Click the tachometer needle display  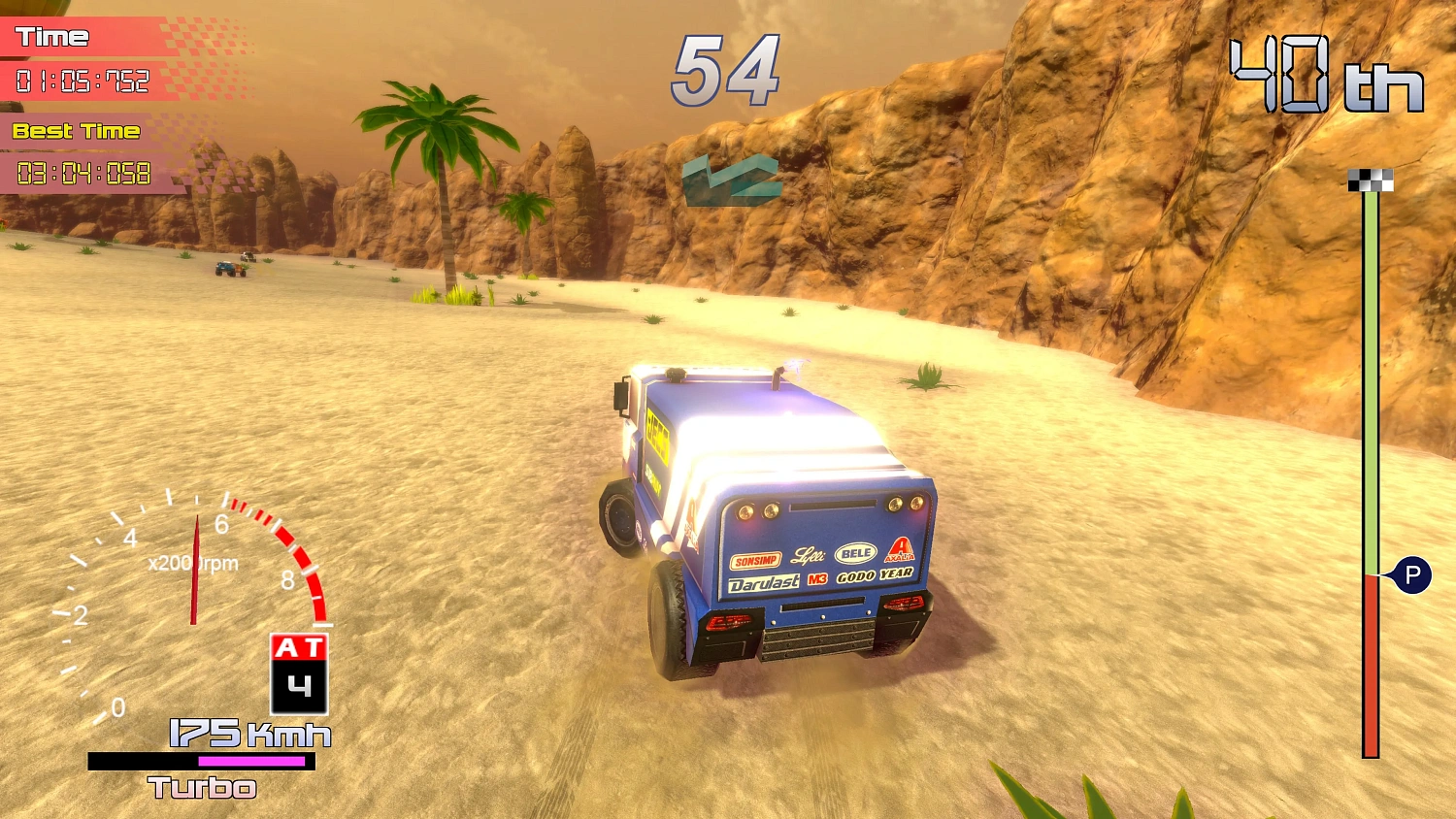click(195, 573)
